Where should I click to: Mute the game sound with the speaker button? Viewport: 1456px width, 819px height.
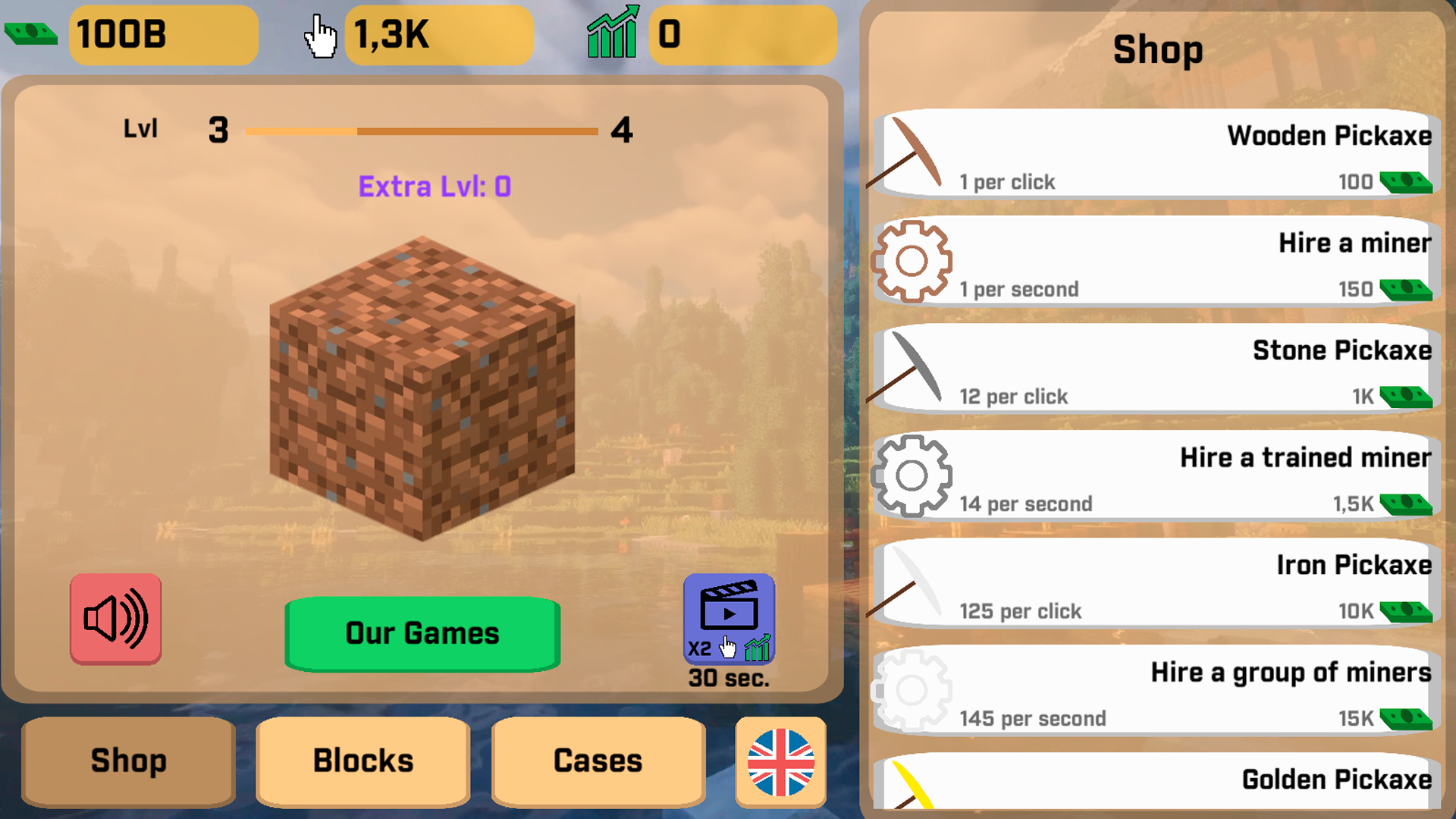tap(115, 619)
